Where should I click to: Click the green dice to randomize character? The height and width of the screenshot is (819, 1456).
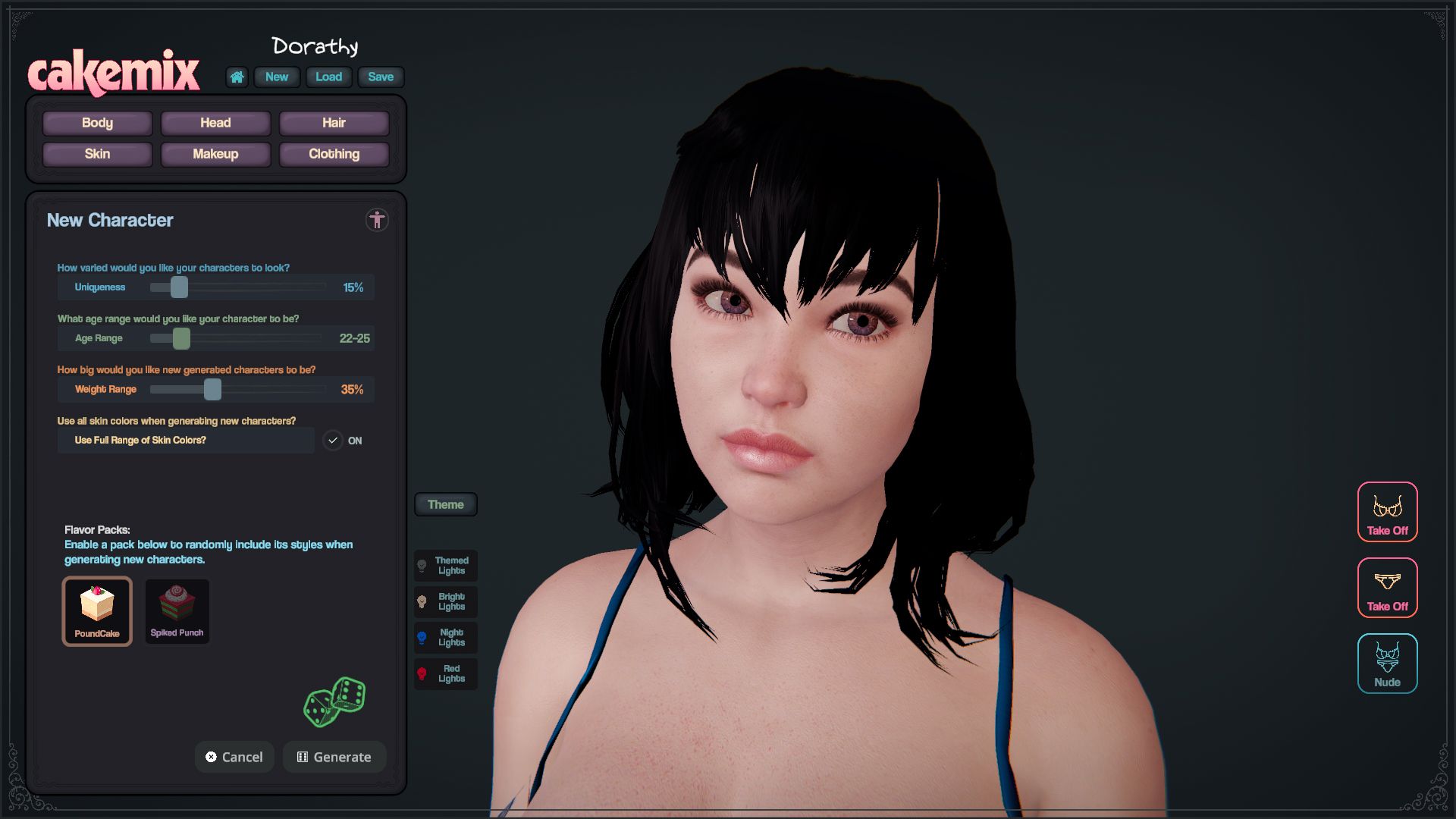coord(334,701)
